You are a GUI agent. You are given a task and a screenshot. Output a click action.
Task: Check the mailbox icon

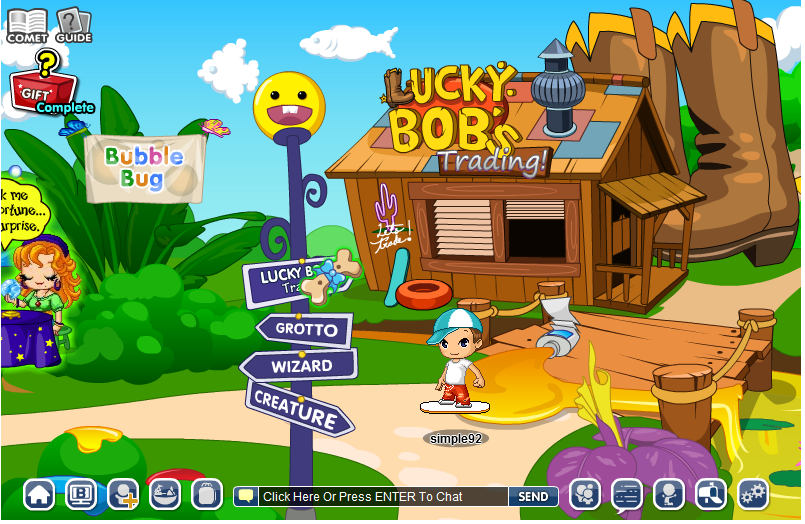[x=710, y=494]
